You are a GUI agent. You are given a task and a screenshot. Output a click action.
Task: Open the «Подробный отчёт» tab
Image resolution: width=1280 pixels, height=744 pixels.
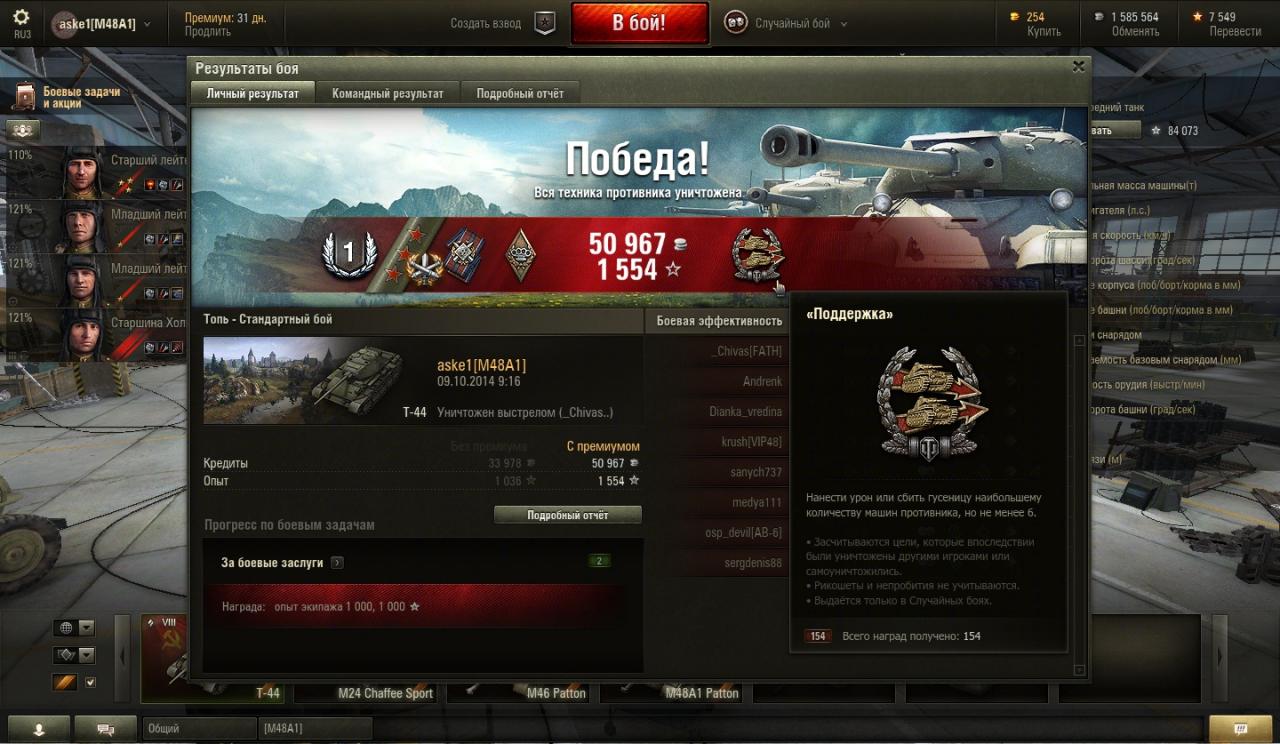[519, 93]
